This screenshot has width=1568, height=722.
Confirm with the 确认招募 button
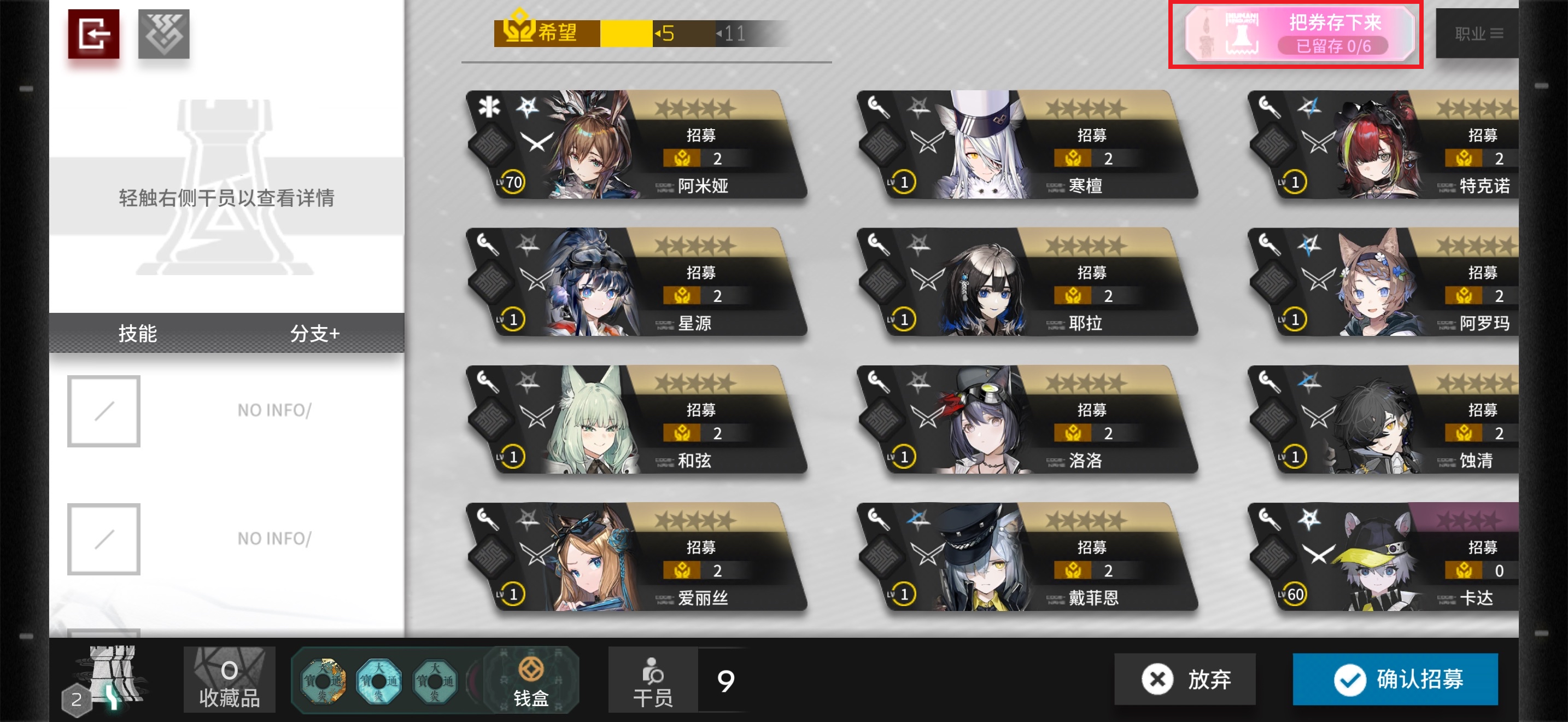coord(1395,679)
